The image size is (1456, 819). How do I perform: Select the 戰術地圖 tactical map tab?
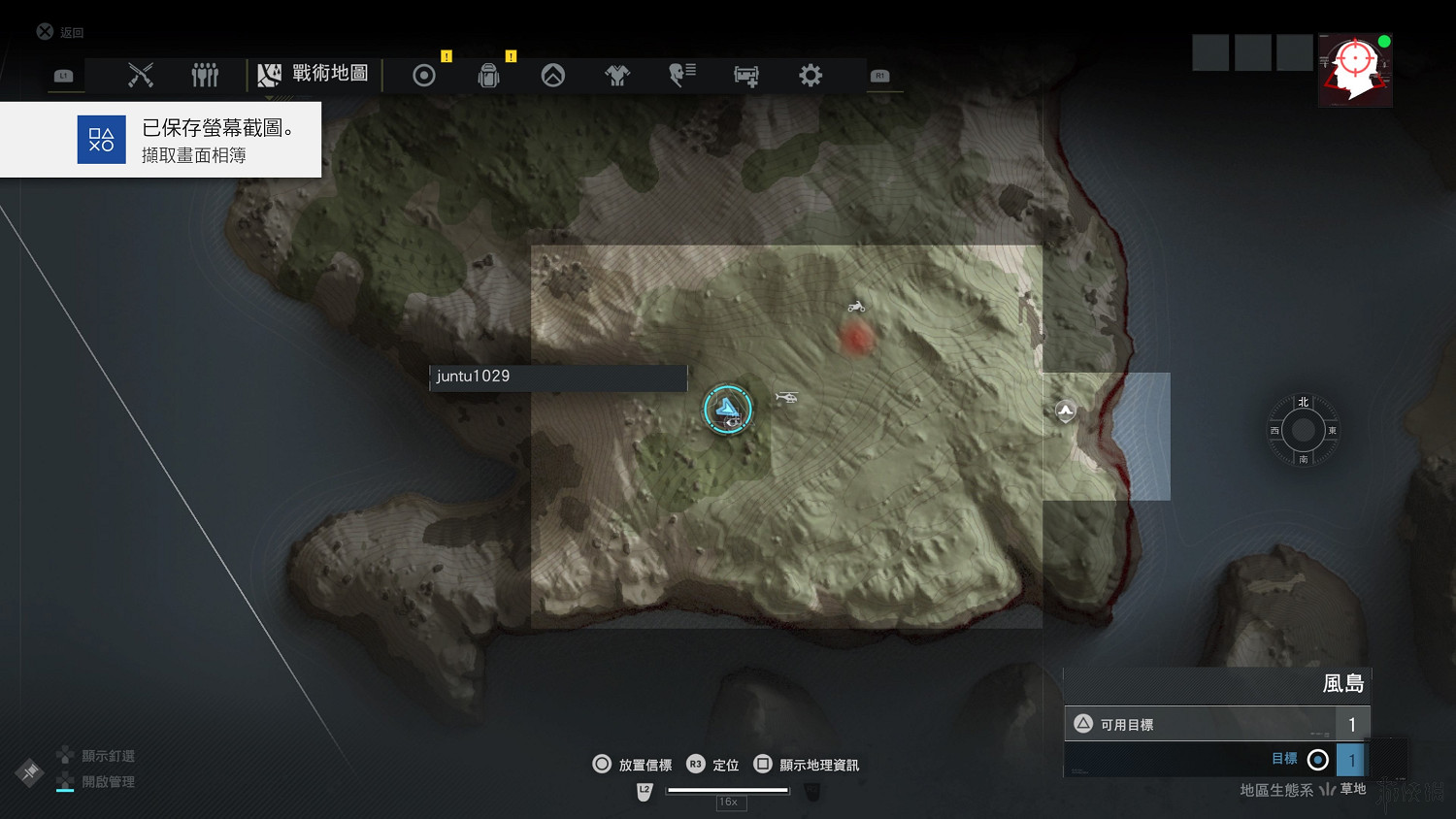tap(313, 74)
